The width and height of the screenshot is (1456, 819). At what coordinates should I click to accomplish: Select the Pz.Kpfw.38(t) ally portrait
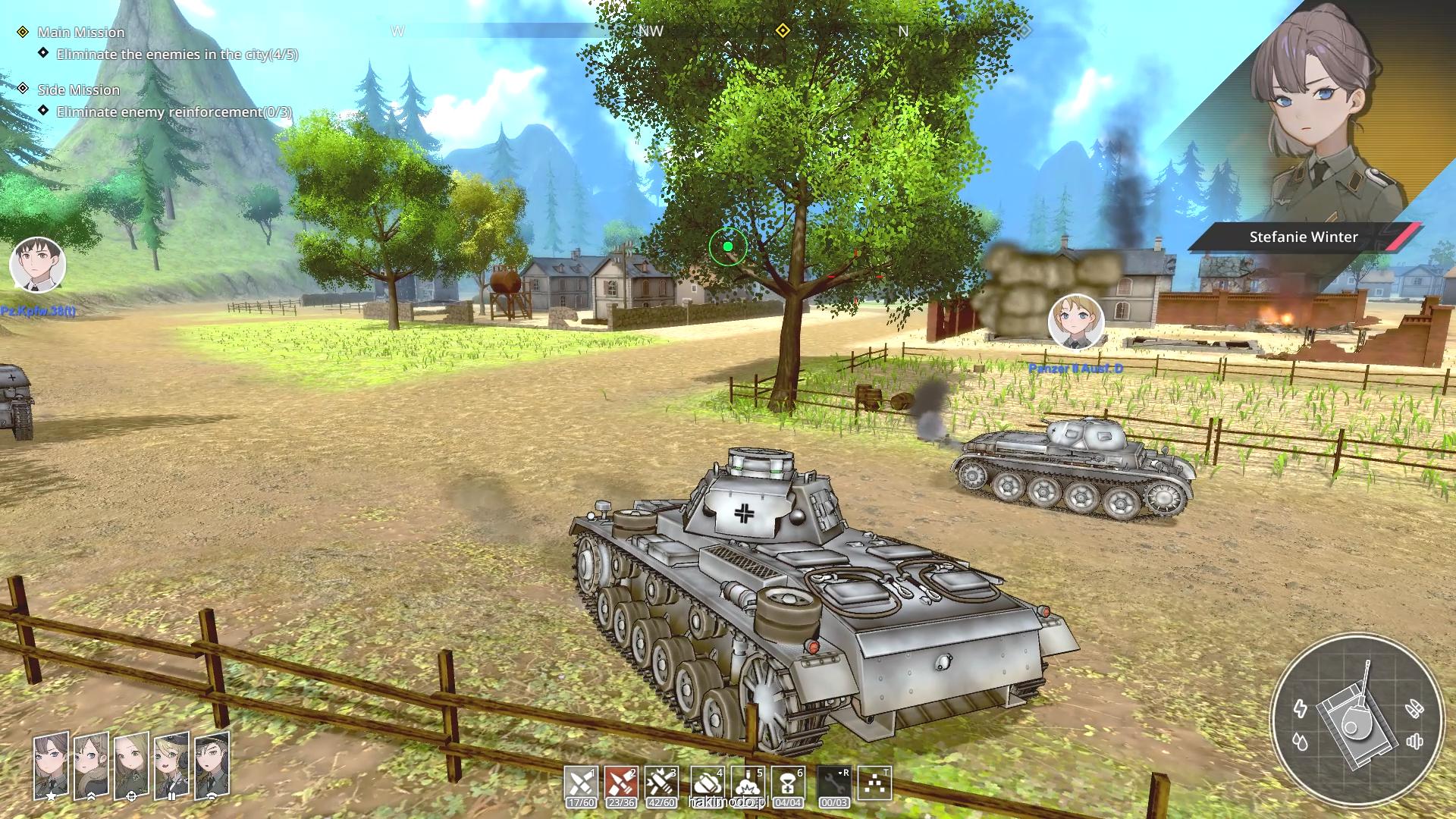coord(38,265)
